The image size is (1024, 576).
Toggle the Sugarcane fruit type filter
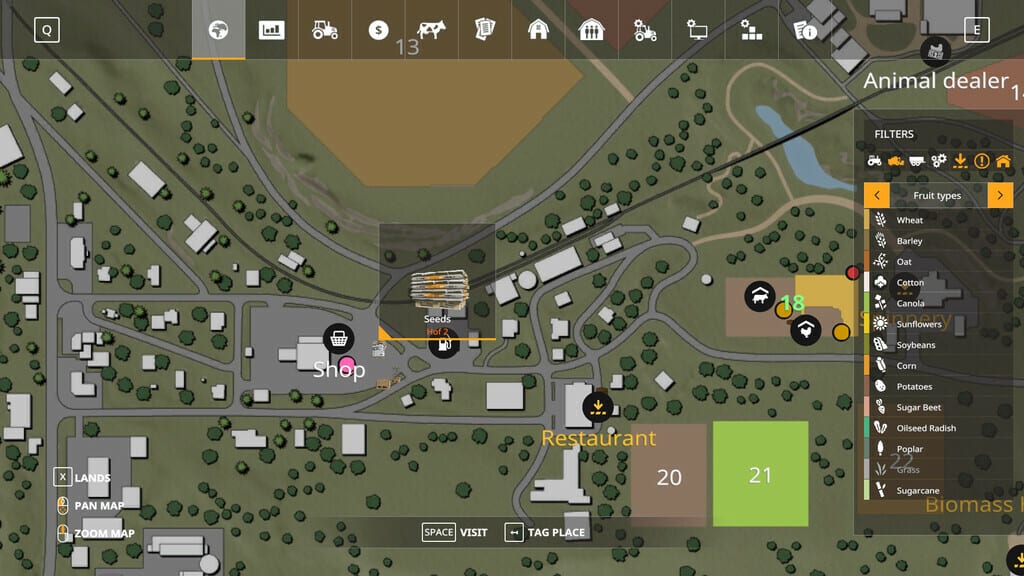point(917,491)
